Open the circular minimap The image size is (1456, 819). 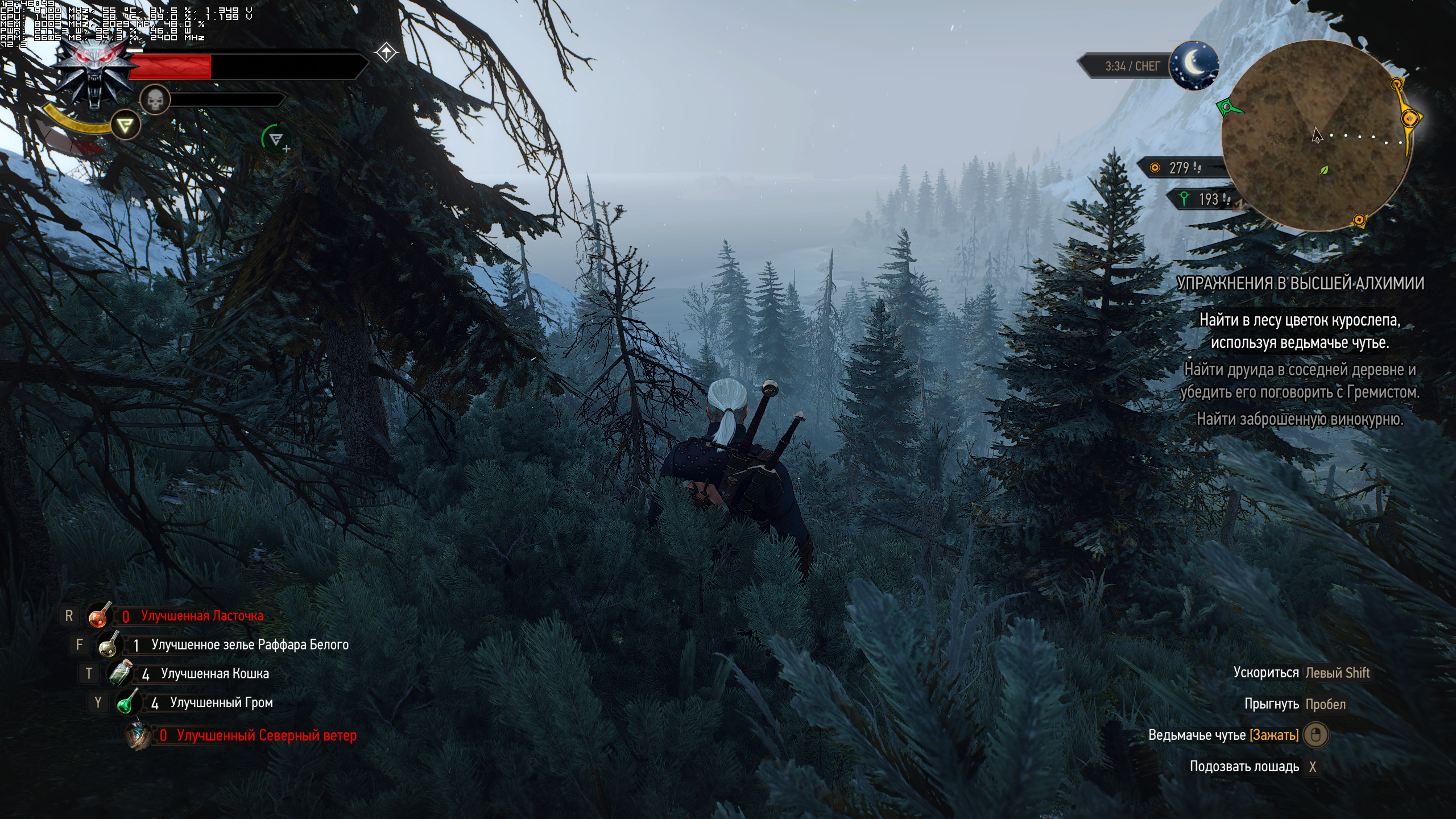(x=1317, y=135)
